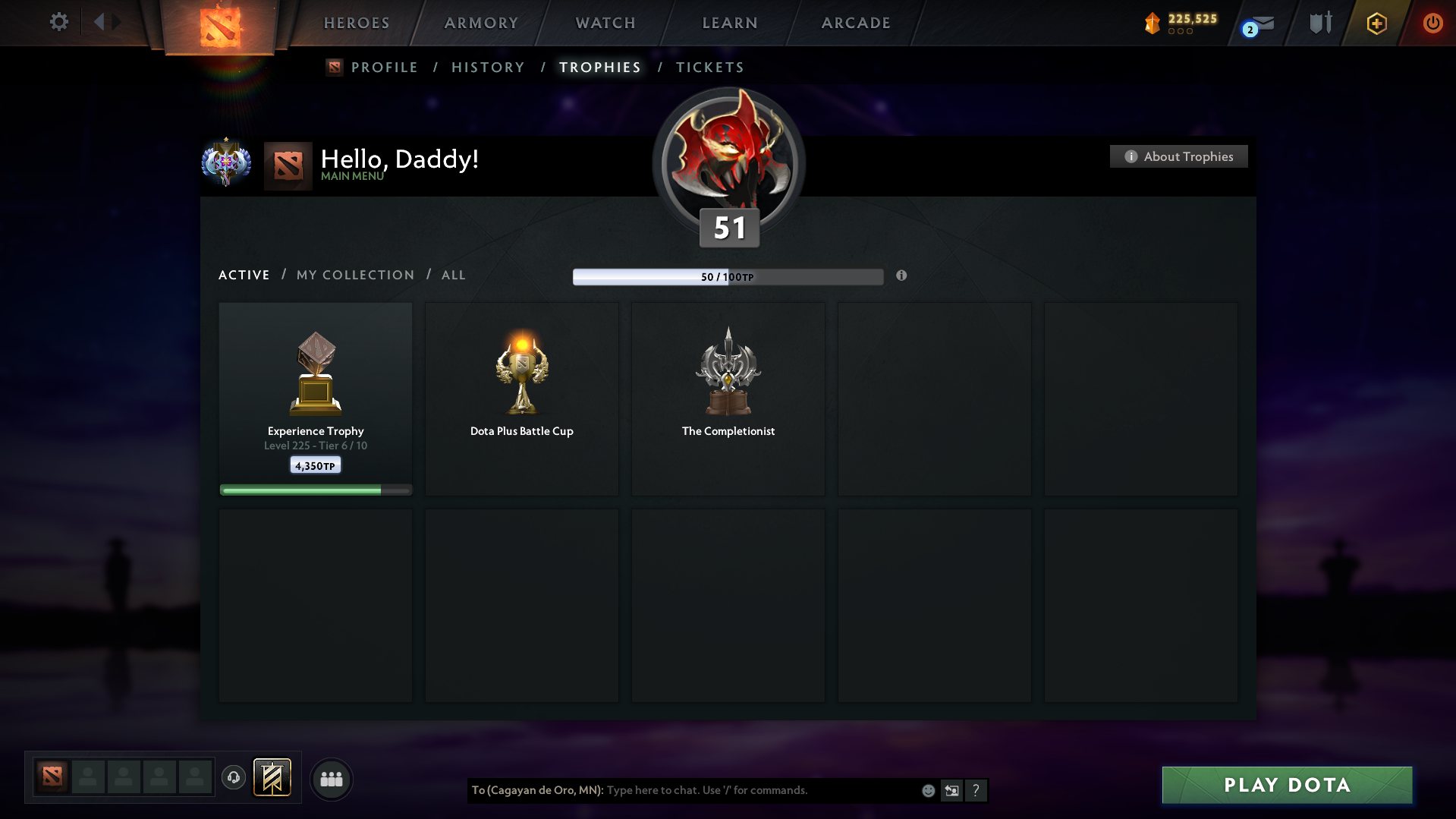This screenshot has height=819, width=1456.
Task: Open the Watch section
Action: (x=605, y=23)
